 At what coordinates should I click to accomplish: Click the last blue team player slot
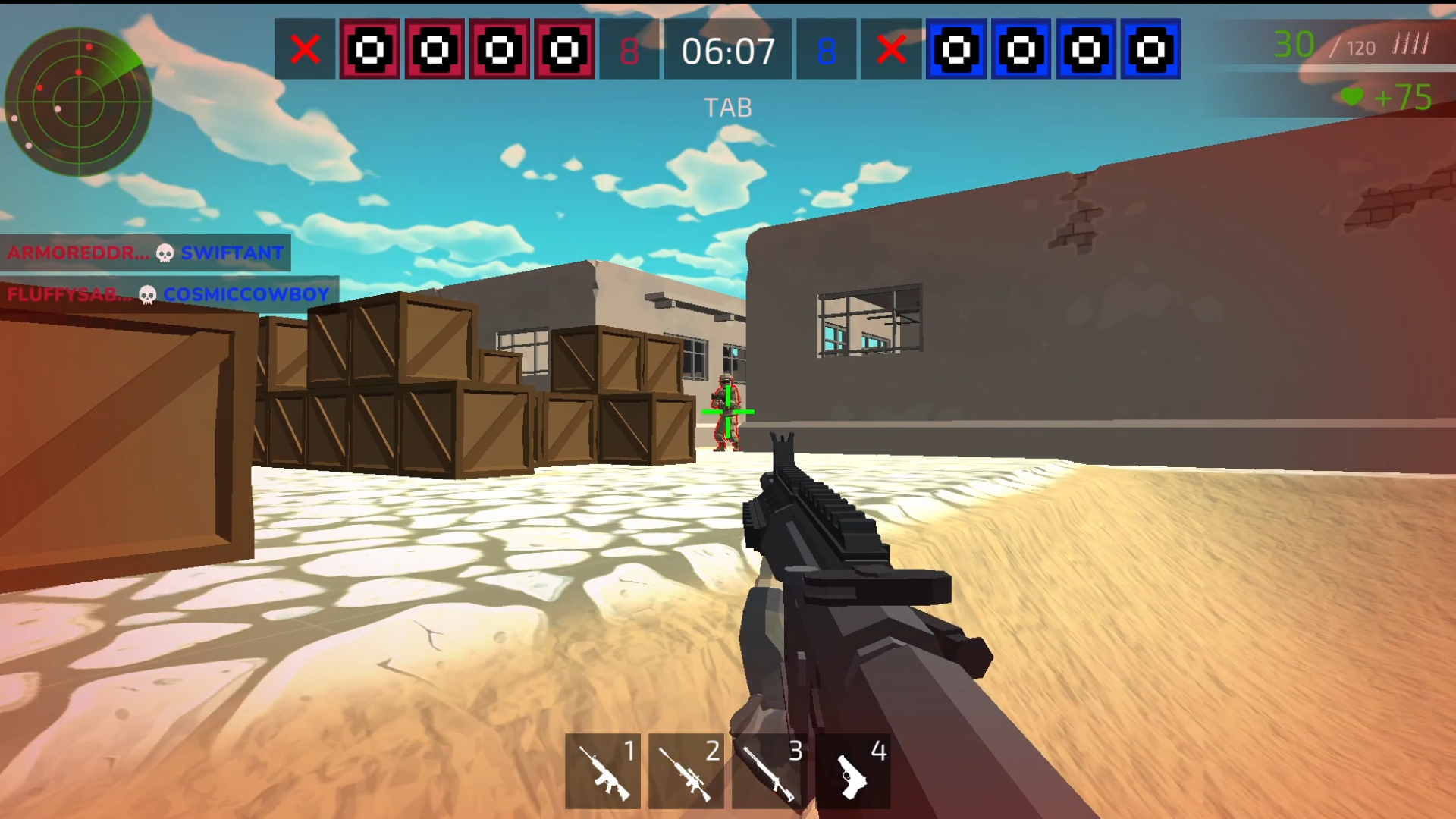(1151, 51)
